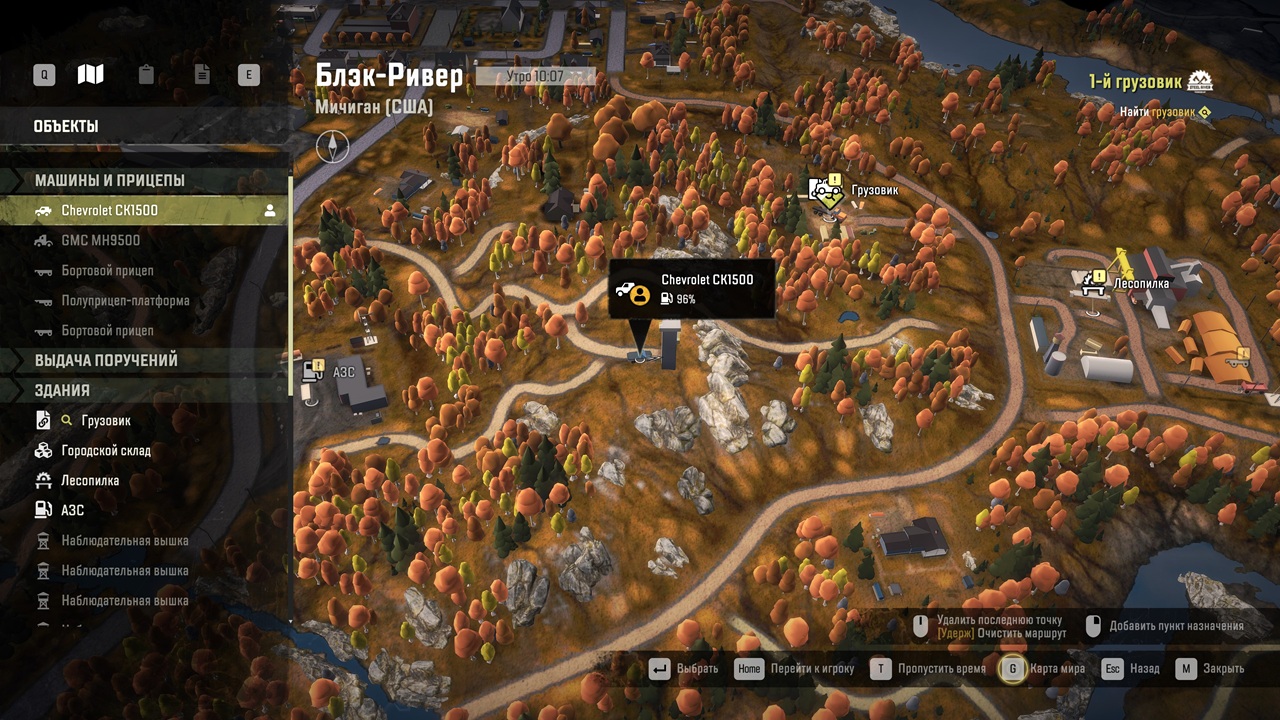Image resolution: width=1280 pixels, height=720 pixels.
Task: Choose the Полуприцеп-платформа trailer entry
Action: coord(125,301)
